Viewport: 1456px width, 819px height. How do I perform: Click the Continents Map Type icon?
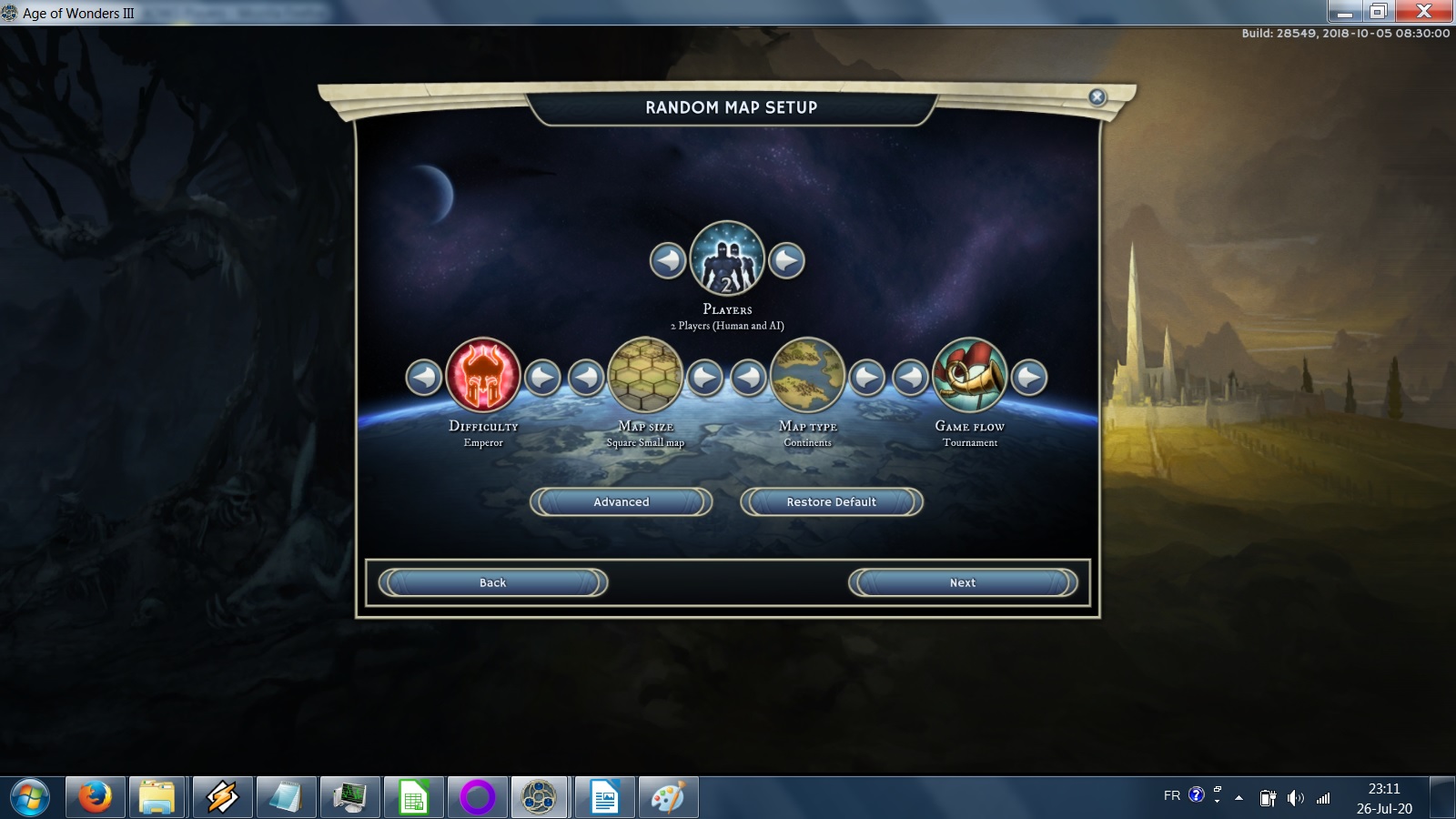808,375
